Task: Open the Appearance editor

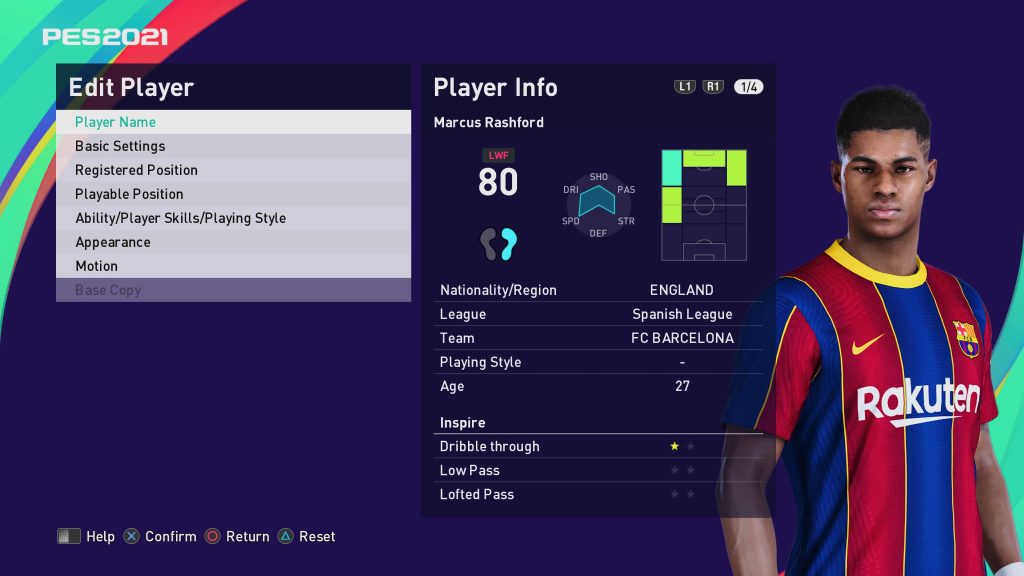Action: coord(233,242)
